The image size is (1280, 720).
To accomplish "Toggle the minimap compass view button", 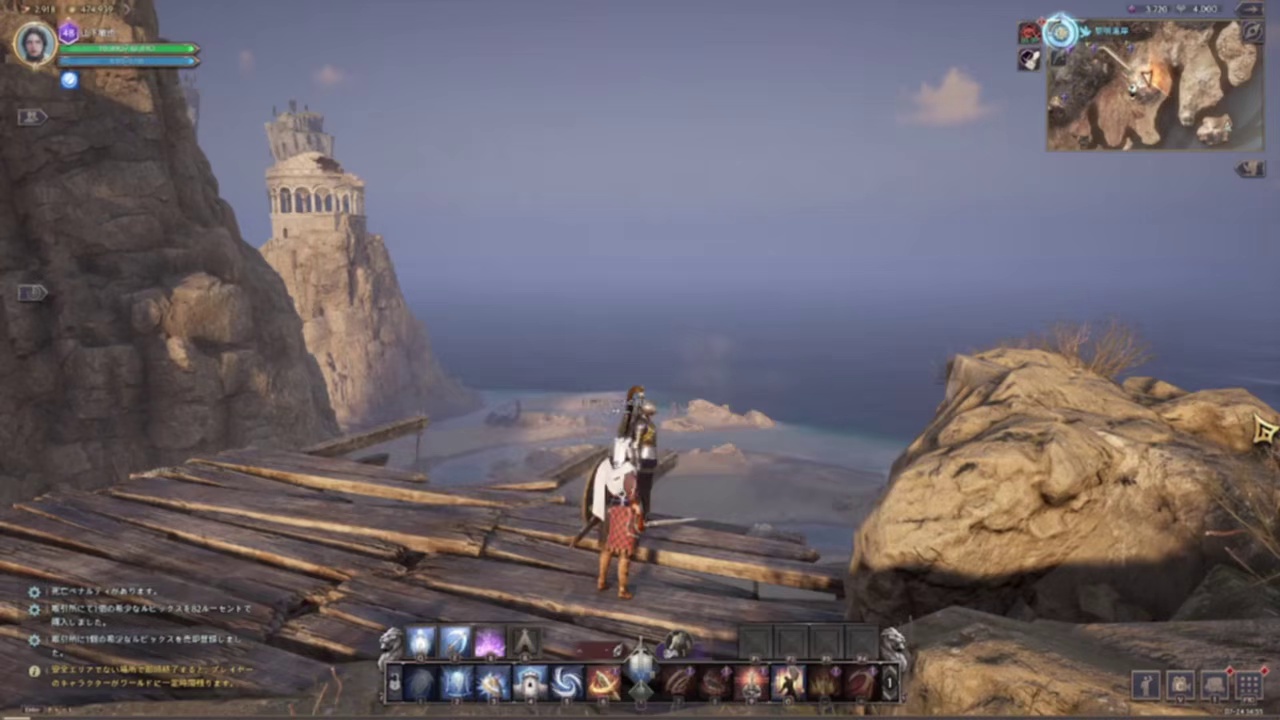I will (x=1252, y=32).
